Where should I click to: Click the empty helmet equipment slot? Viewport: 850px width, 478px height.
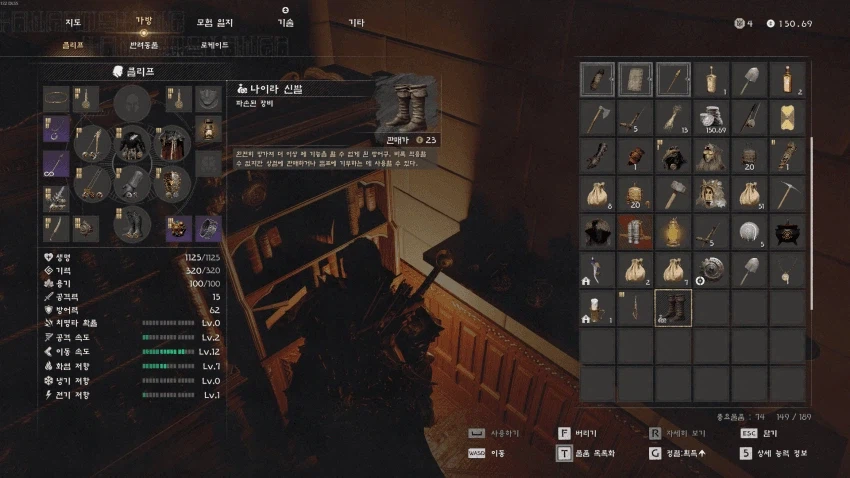click(131, 103)
